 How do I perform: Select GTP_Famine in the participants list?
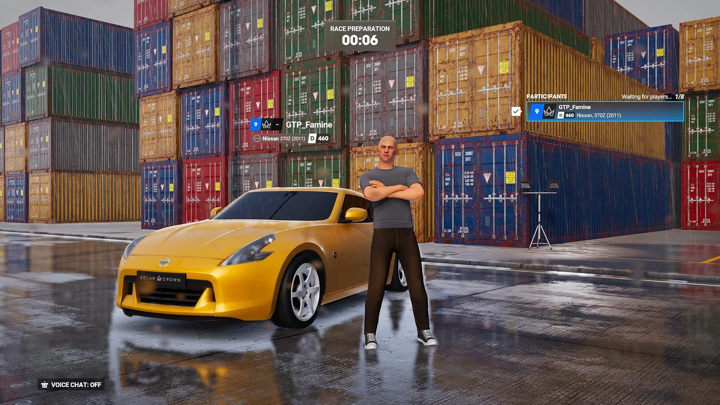pyautogui.click(x=606, y=111)
